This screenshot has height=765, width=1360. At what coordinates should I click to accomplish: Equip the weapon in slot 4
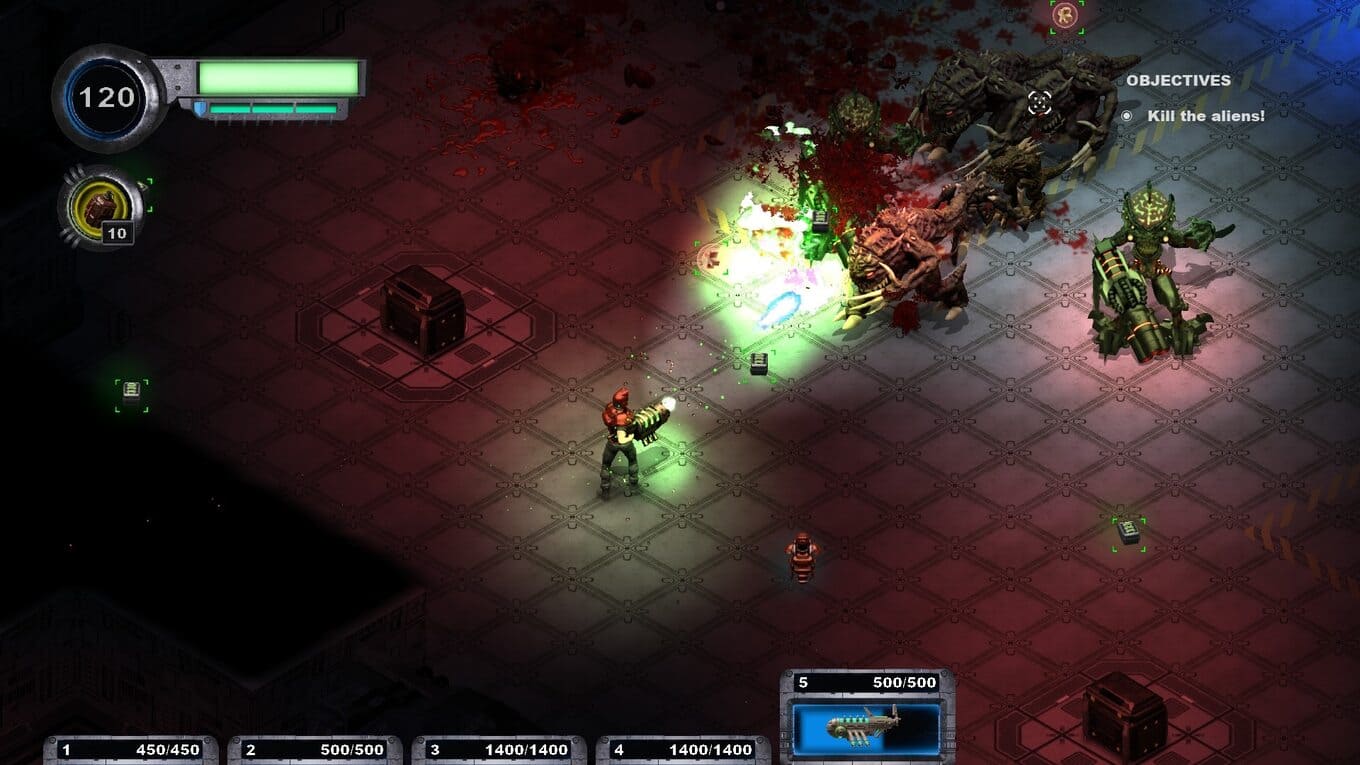pyautogui.click(x=683, y=750)
